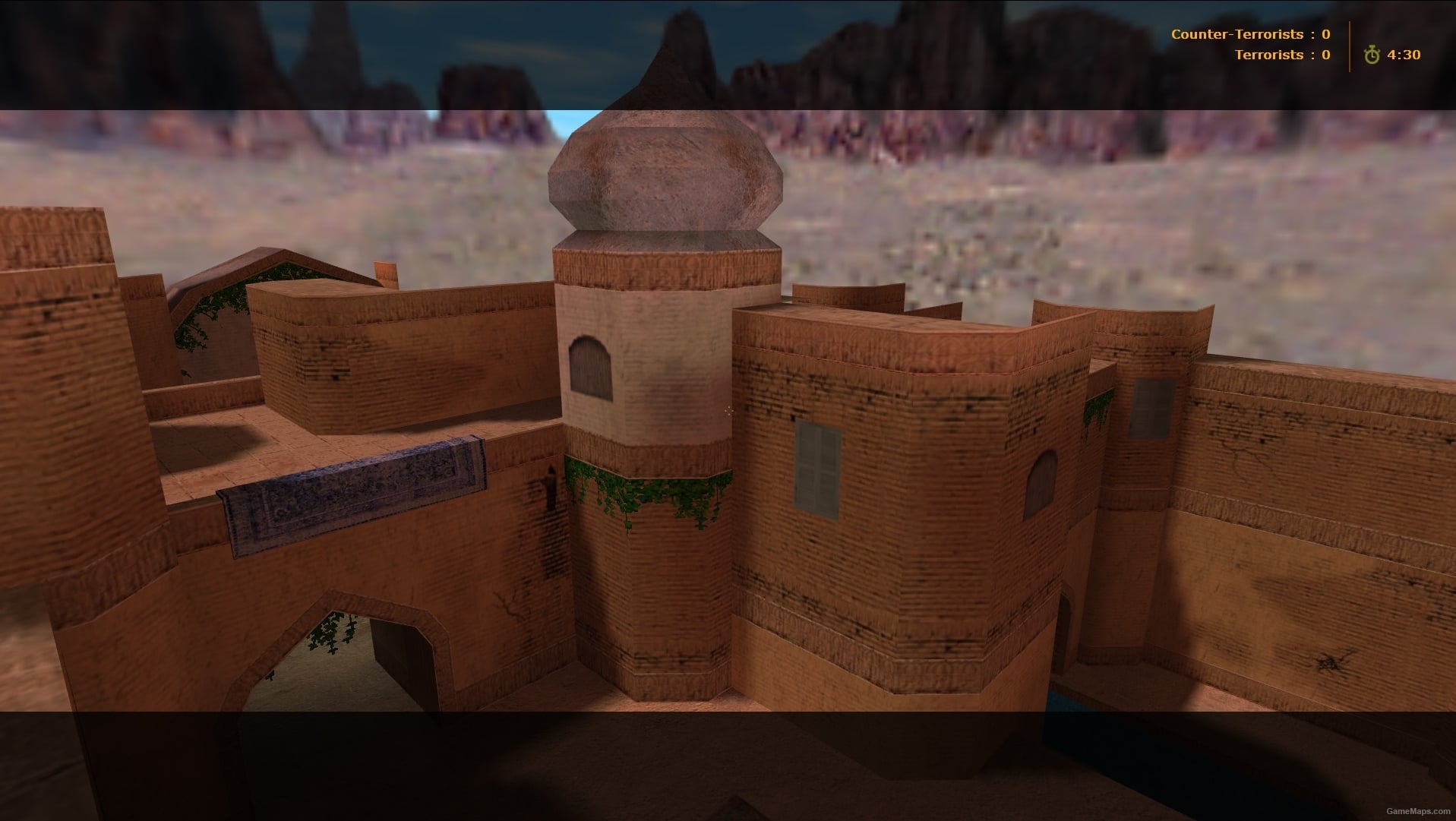
Task: Select the Terrorists score label
Action: click(x=1270, y=54)
